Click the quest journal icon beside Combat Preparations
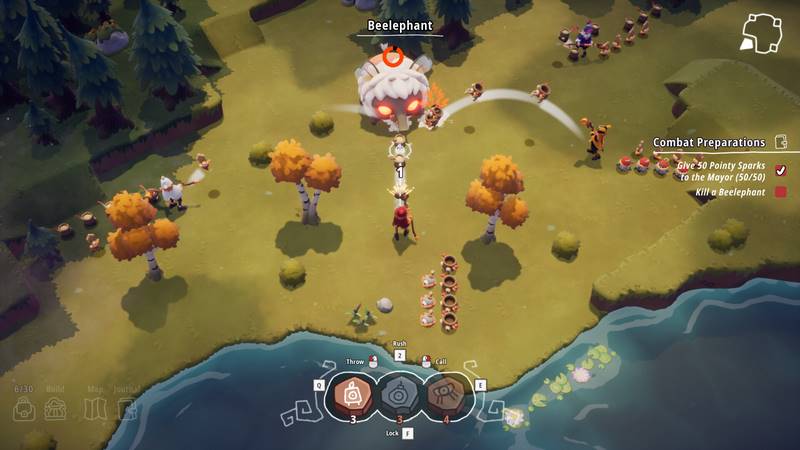Screen dimensions: 800x450 [x=780, y=143]
